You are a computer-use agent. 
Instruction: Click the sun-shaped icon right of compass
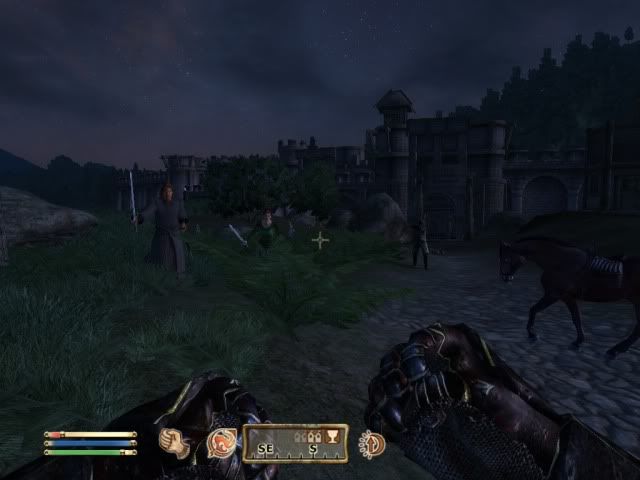[372, 443]
